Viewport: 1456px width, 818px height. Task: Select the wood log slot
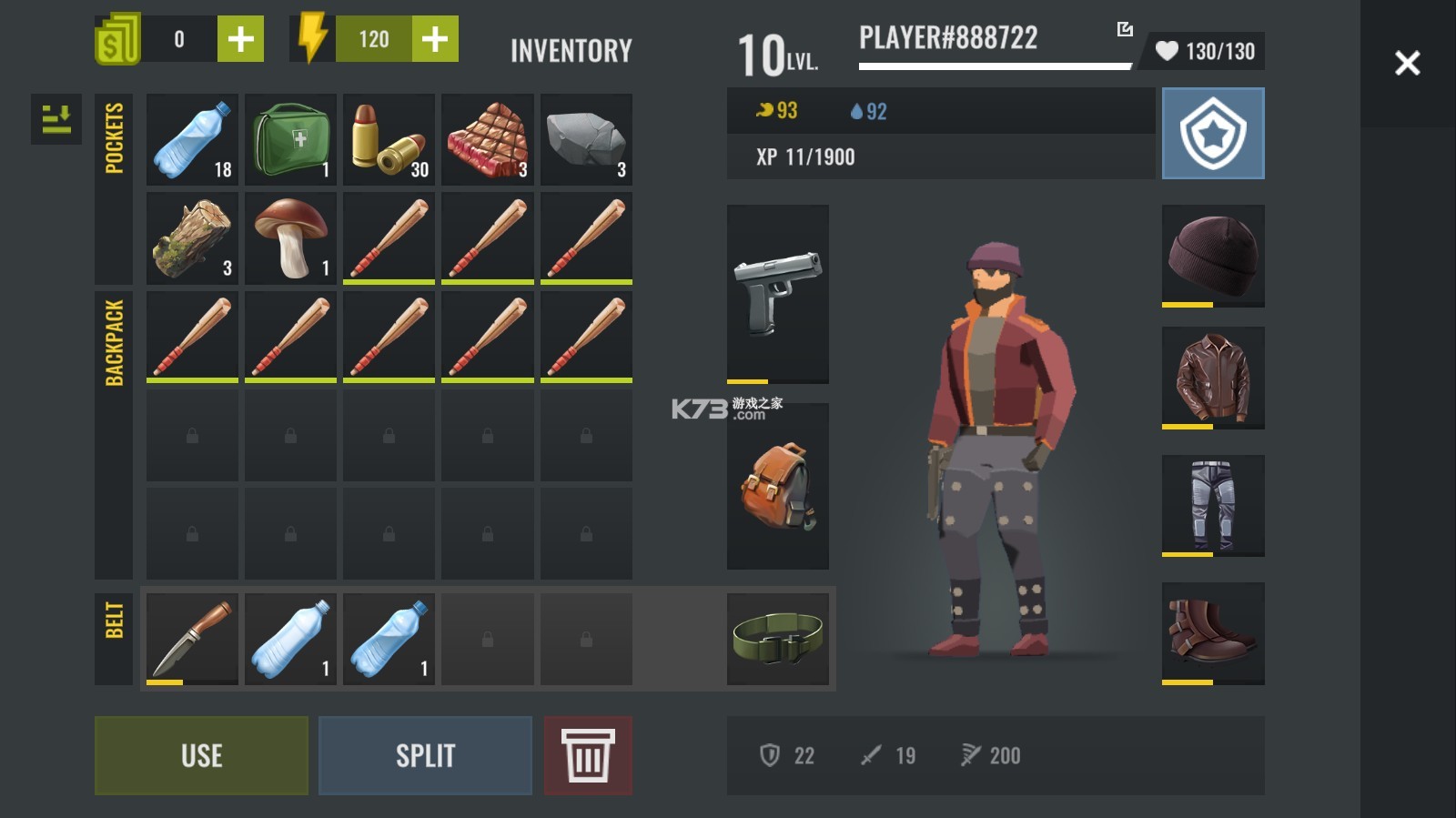(x=192, y=238)
